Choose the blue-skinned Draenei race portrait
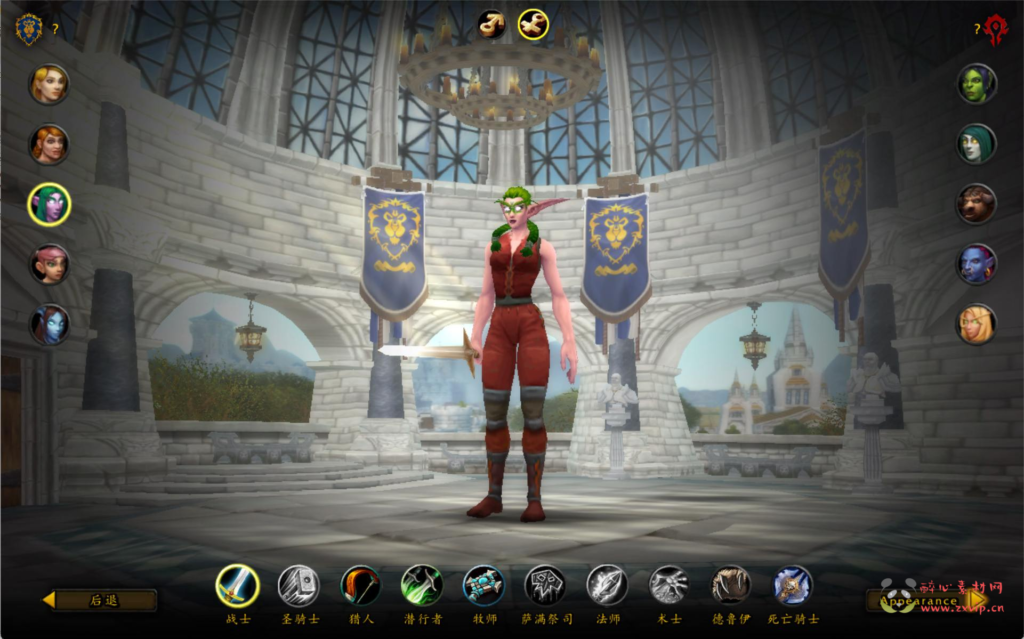1024x639 pixels. [x=49, y=324]
